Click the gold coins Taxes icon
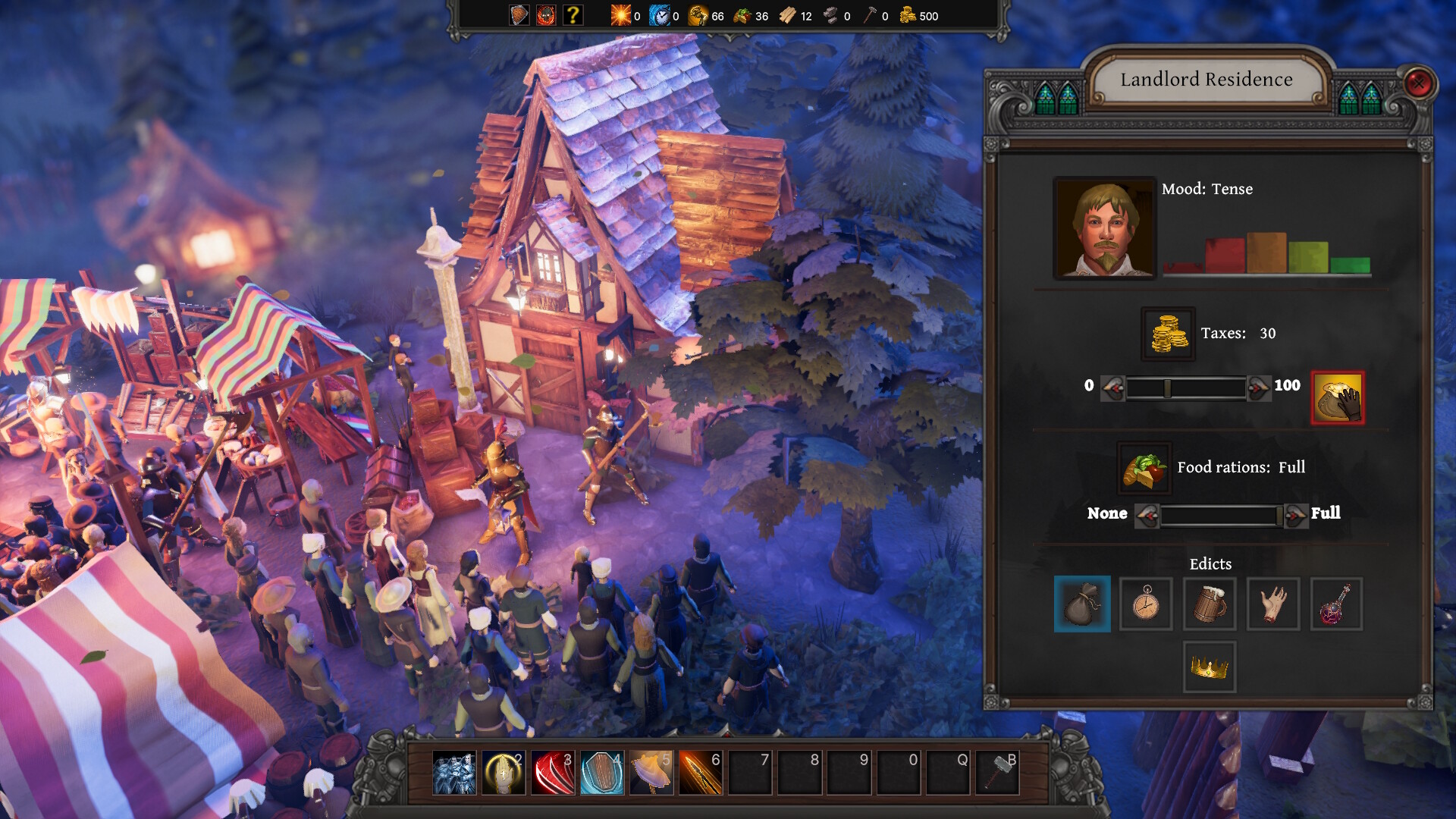The width and height of the screenshot is (1456, 819). 1168,333
